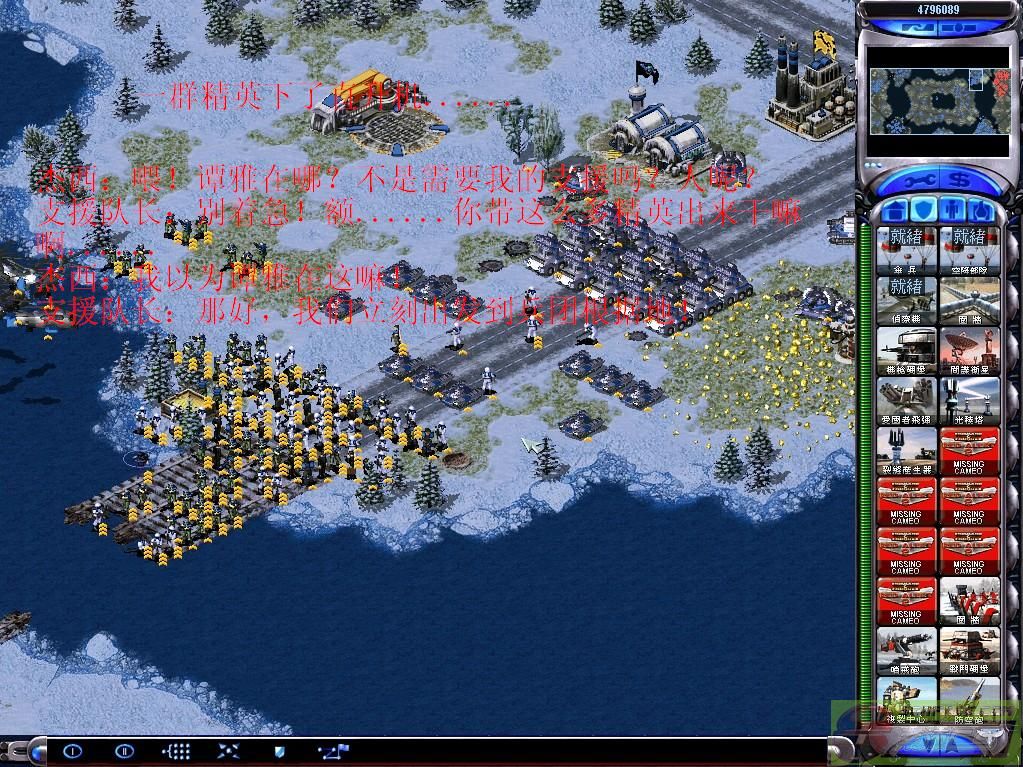Build the 機槍碉堡 pillbox

[x=906, y=350]
